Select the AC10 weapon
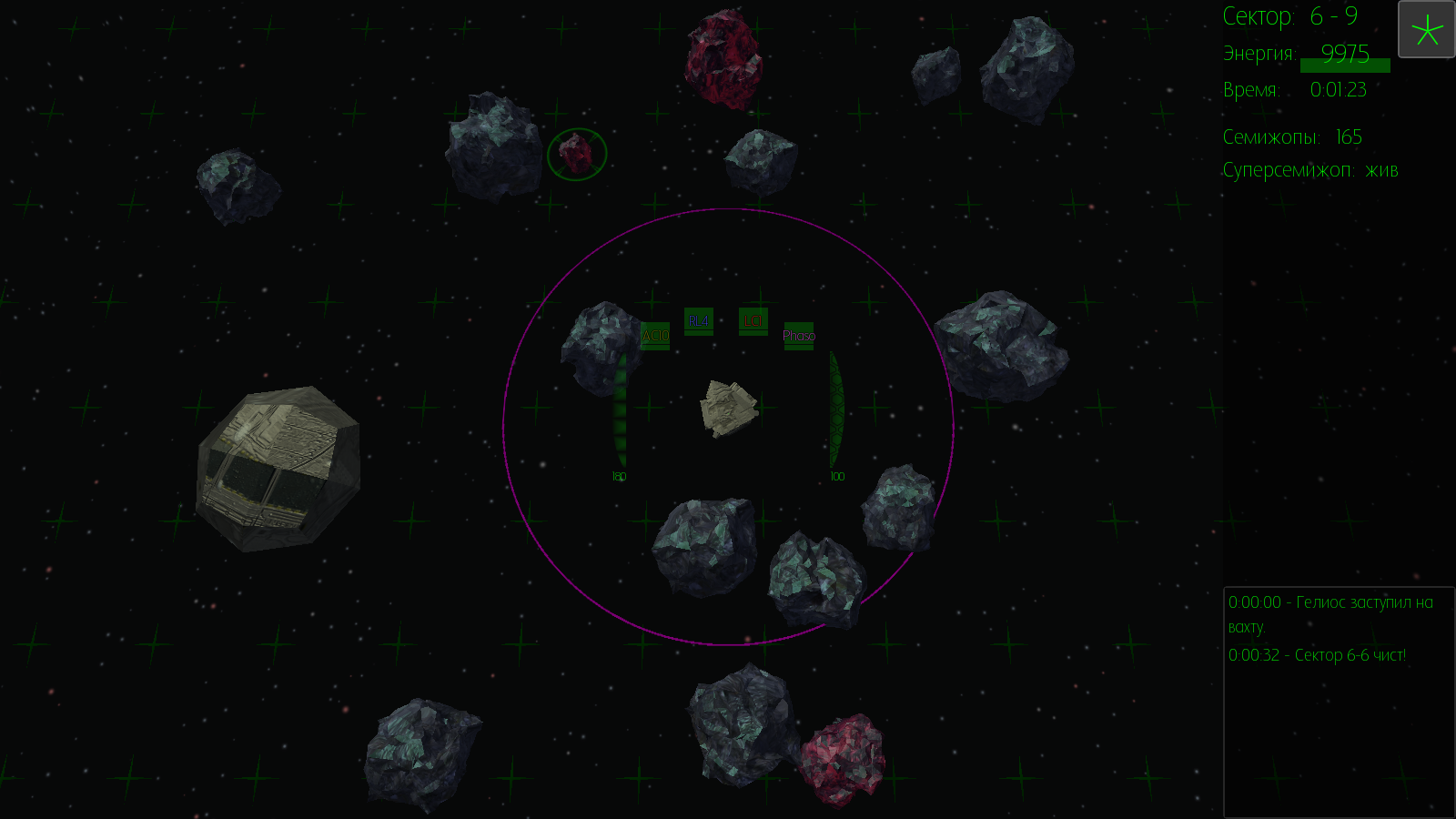This screenshot has height=819, width=1456. tap(655, 336)
